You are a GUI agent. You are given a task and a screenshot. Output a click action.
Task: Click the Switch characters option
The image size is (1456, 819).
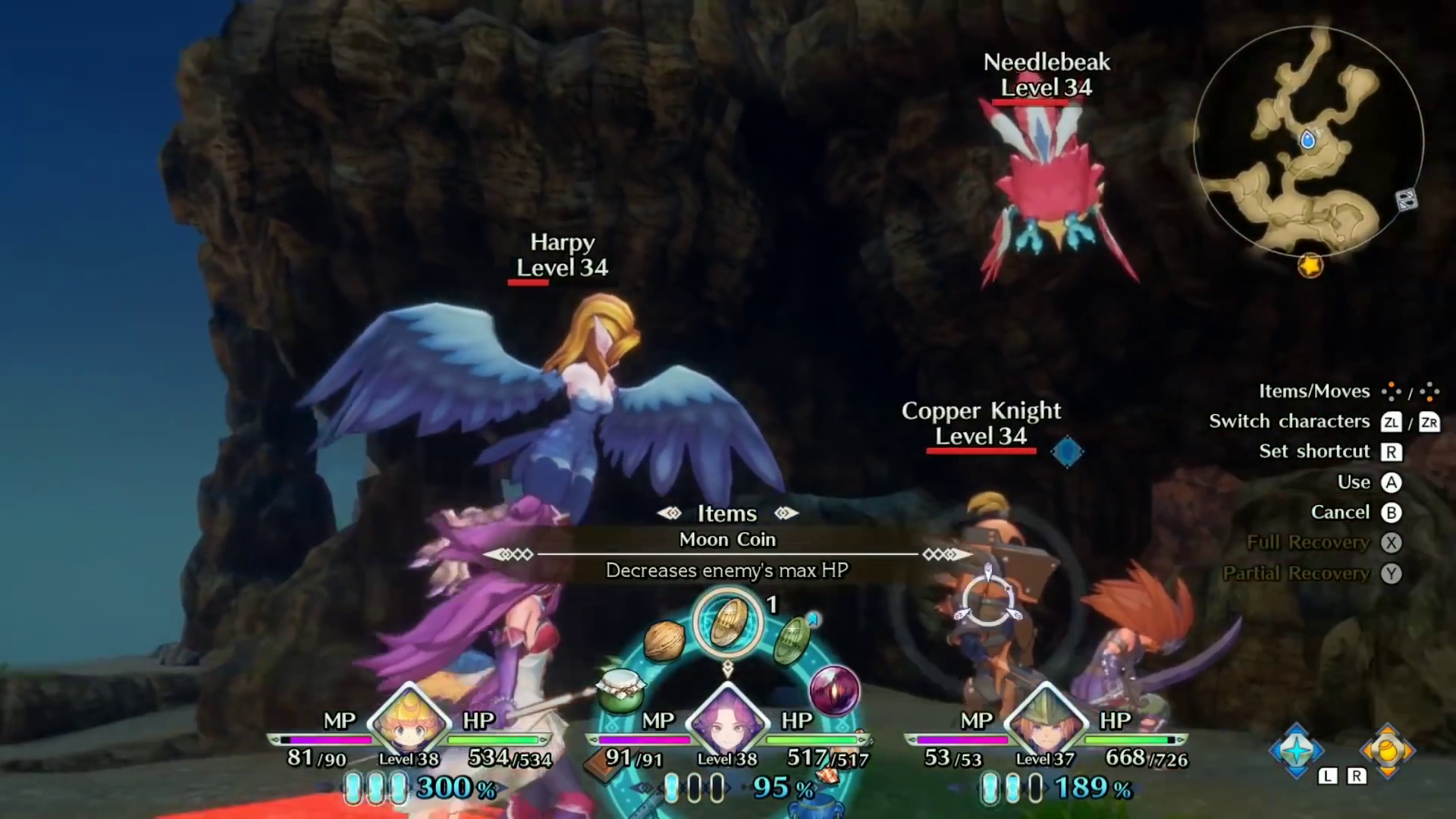pyautogui.click(x=1289, y=422)
